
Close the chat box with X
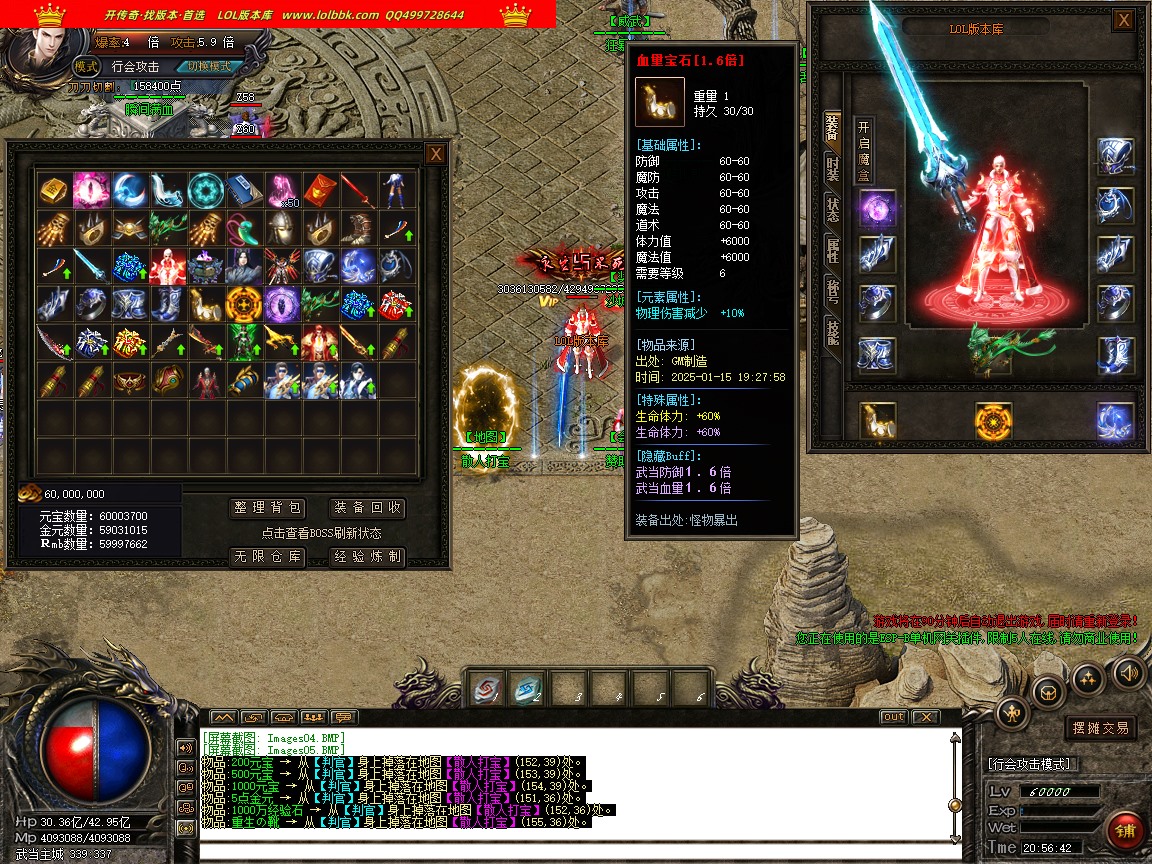pyautogui.click(x=926, y=717)
